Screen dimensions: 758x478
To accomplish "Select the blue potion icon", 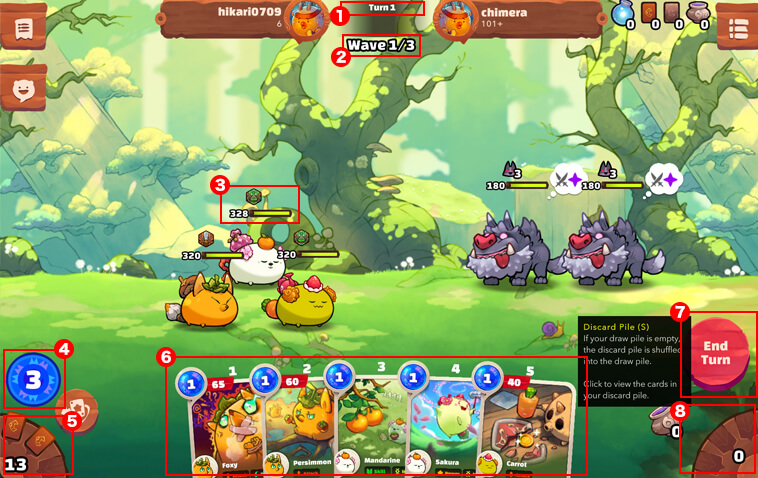I will [x=623, y=13].
